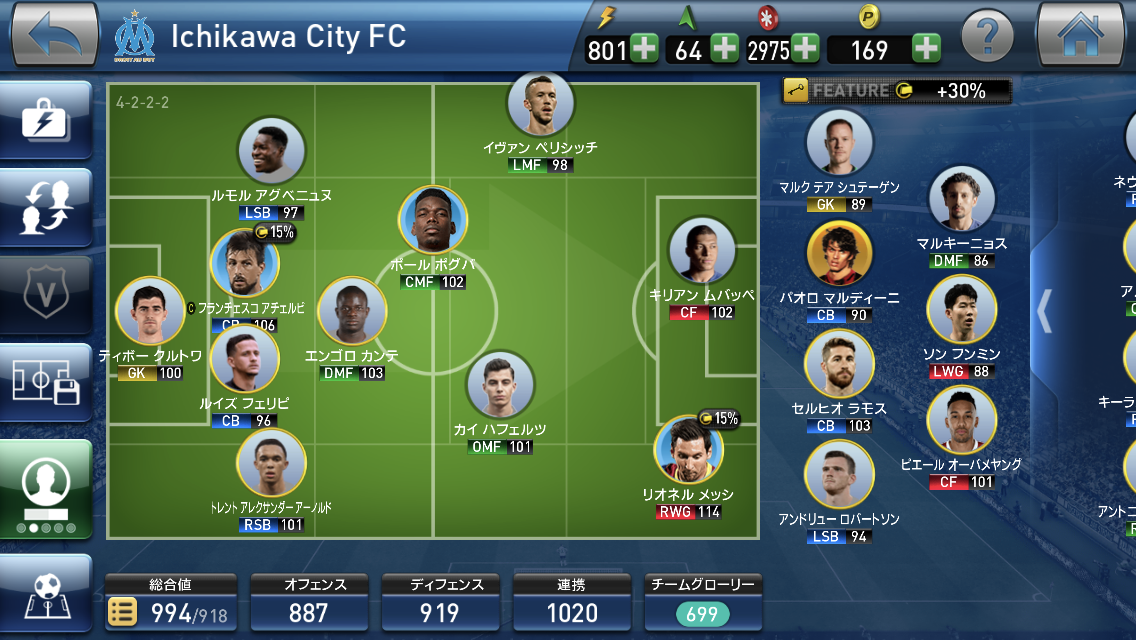Viewport: 1136px width, 640px height.
Task: Choose Paul Pogba CMF on the pitch
Action: tap(433, 221)
